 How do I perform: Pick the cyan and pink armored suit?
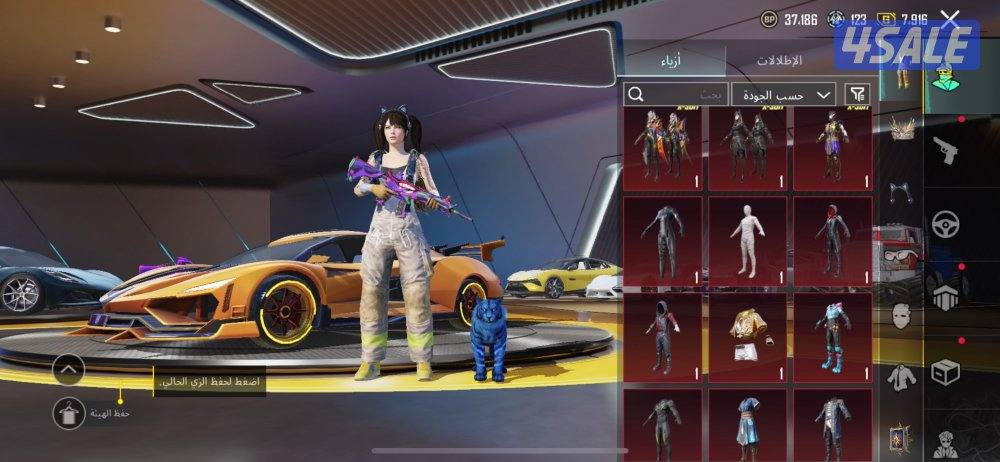[832, 335]
